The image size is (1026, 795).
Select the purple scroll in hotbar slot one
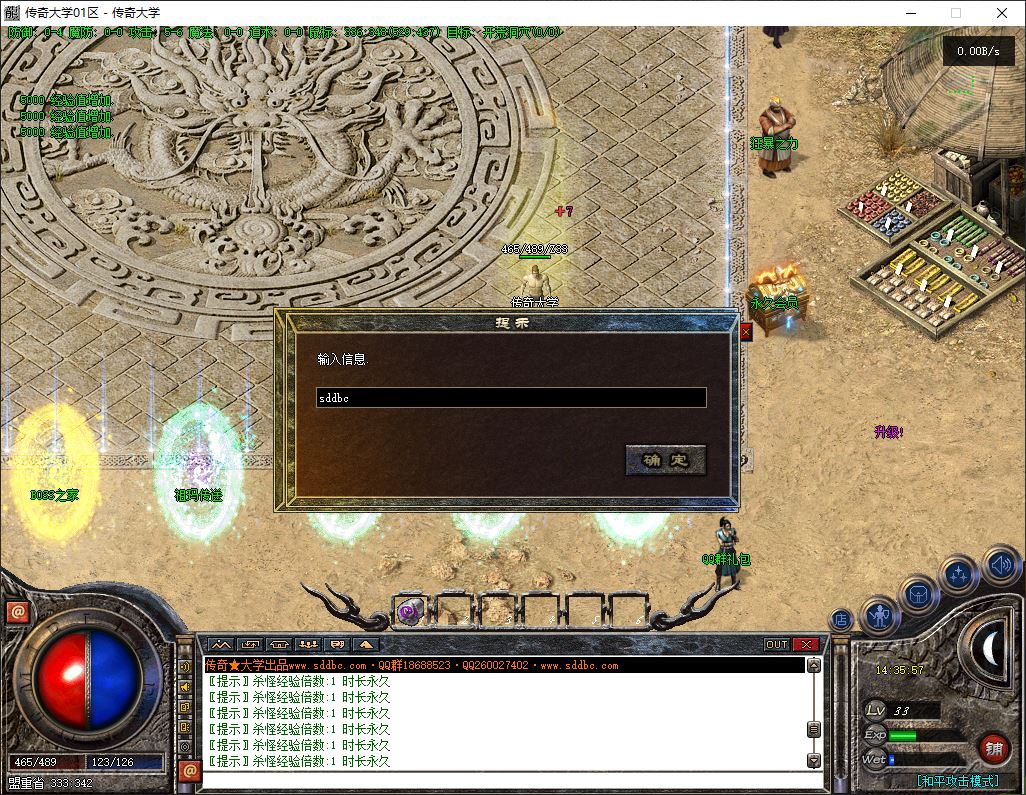(x=409, y=611)
